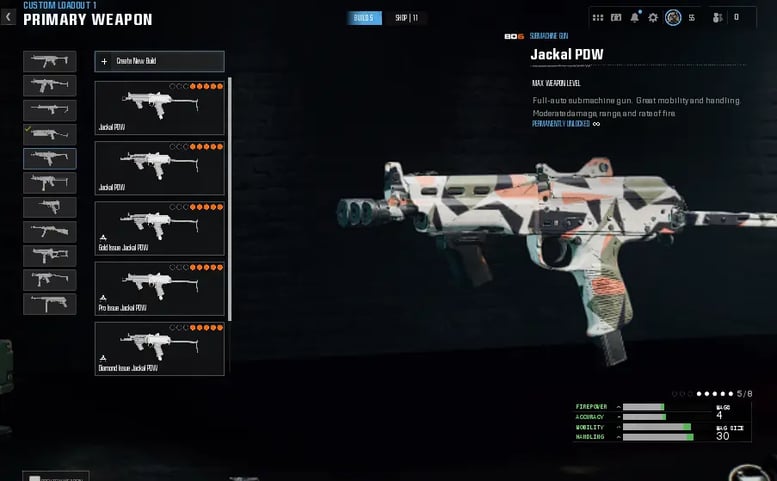This screenshot has width=777, height=481.
Task: View the player profile avatar
Action: click(x=673, y=17)
